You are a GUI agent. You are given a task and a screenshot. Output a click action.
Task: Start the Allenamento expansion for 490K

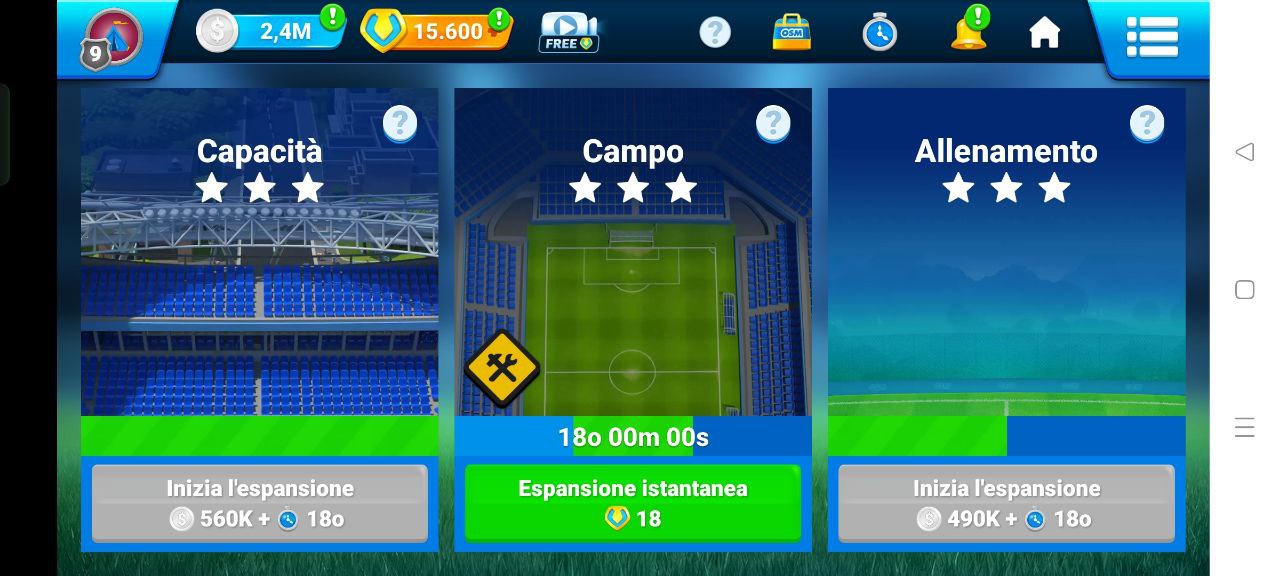pos(1006,503)
